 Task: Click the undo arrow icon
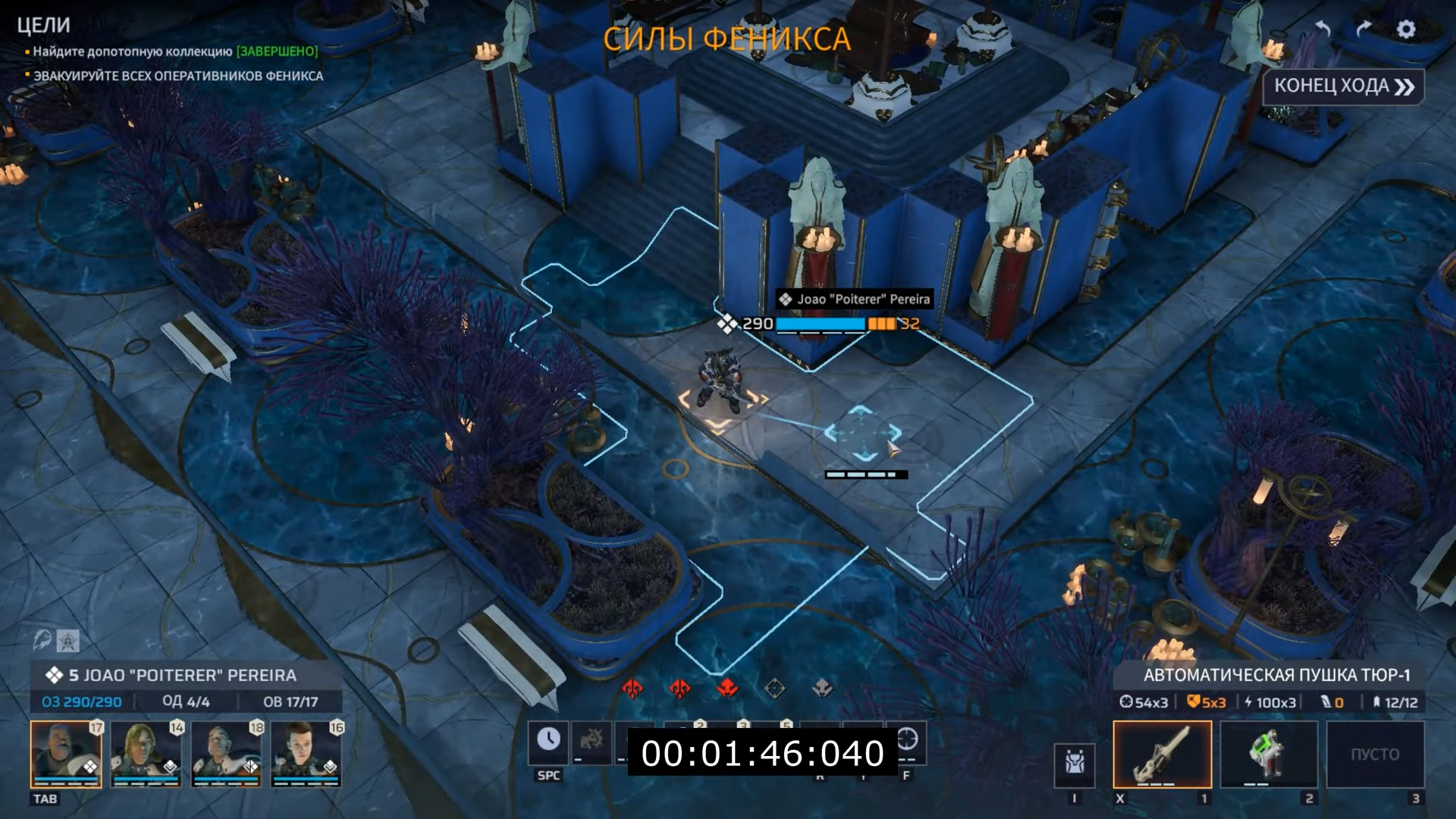(x=1323, y=30)
